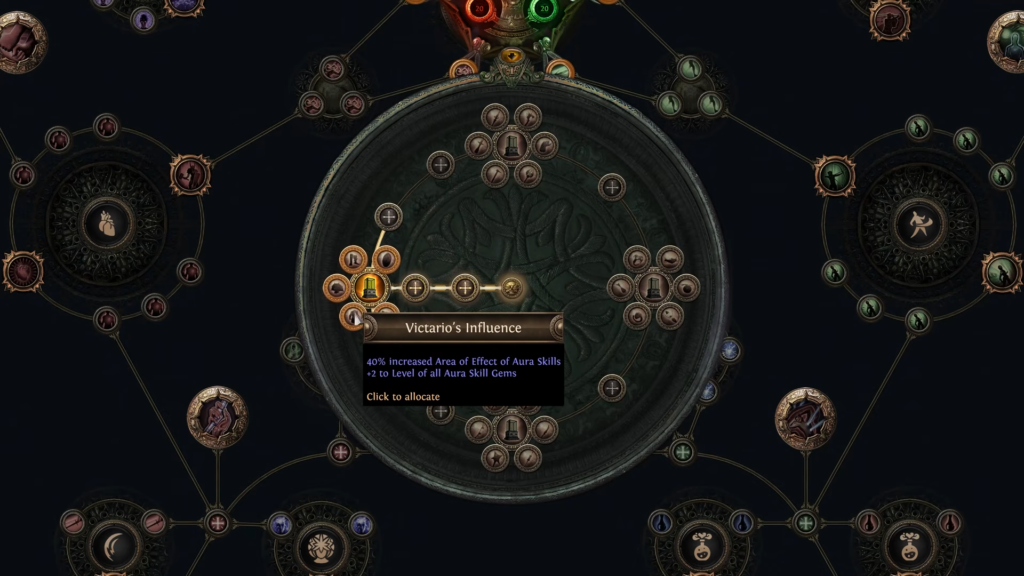
Task: Select the running figure node in right wheel
Action: point(918,223)
